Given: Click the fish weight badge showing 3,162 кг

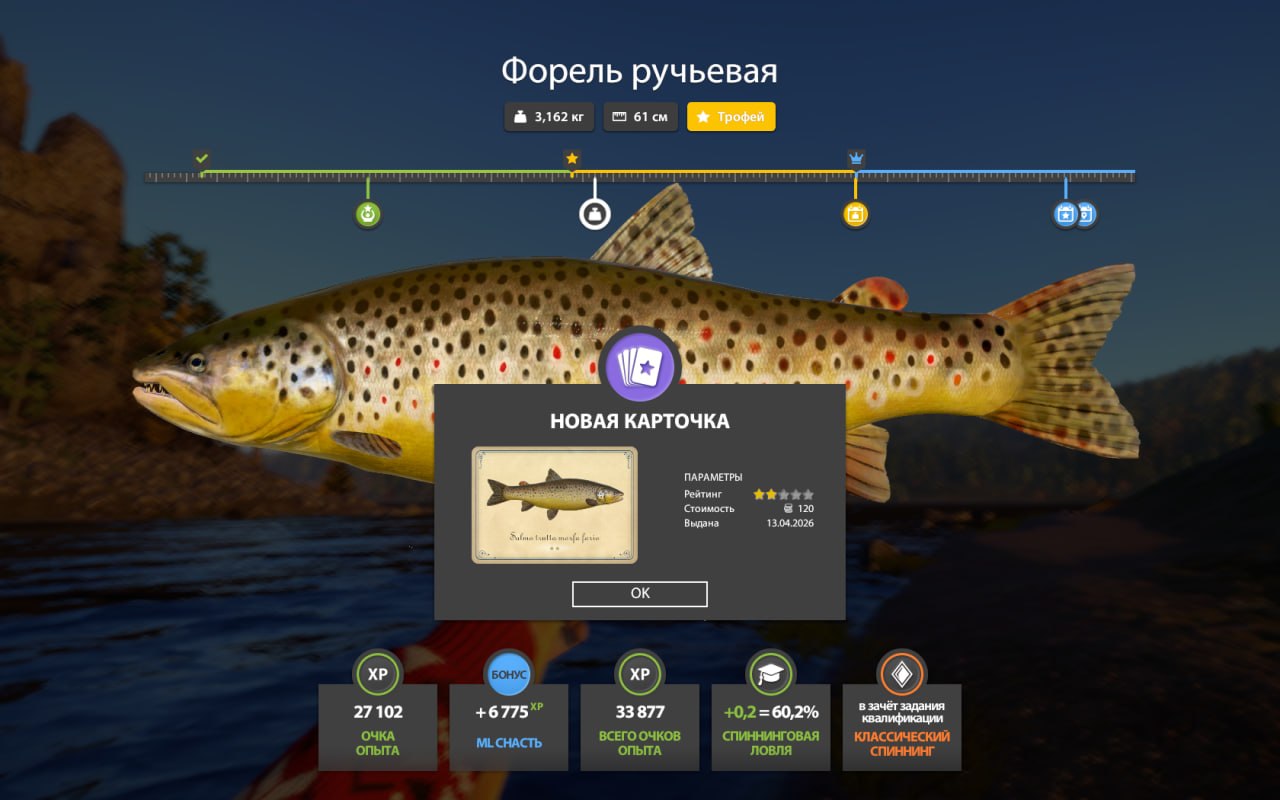Looking at the screenshot, I should 549,117.
